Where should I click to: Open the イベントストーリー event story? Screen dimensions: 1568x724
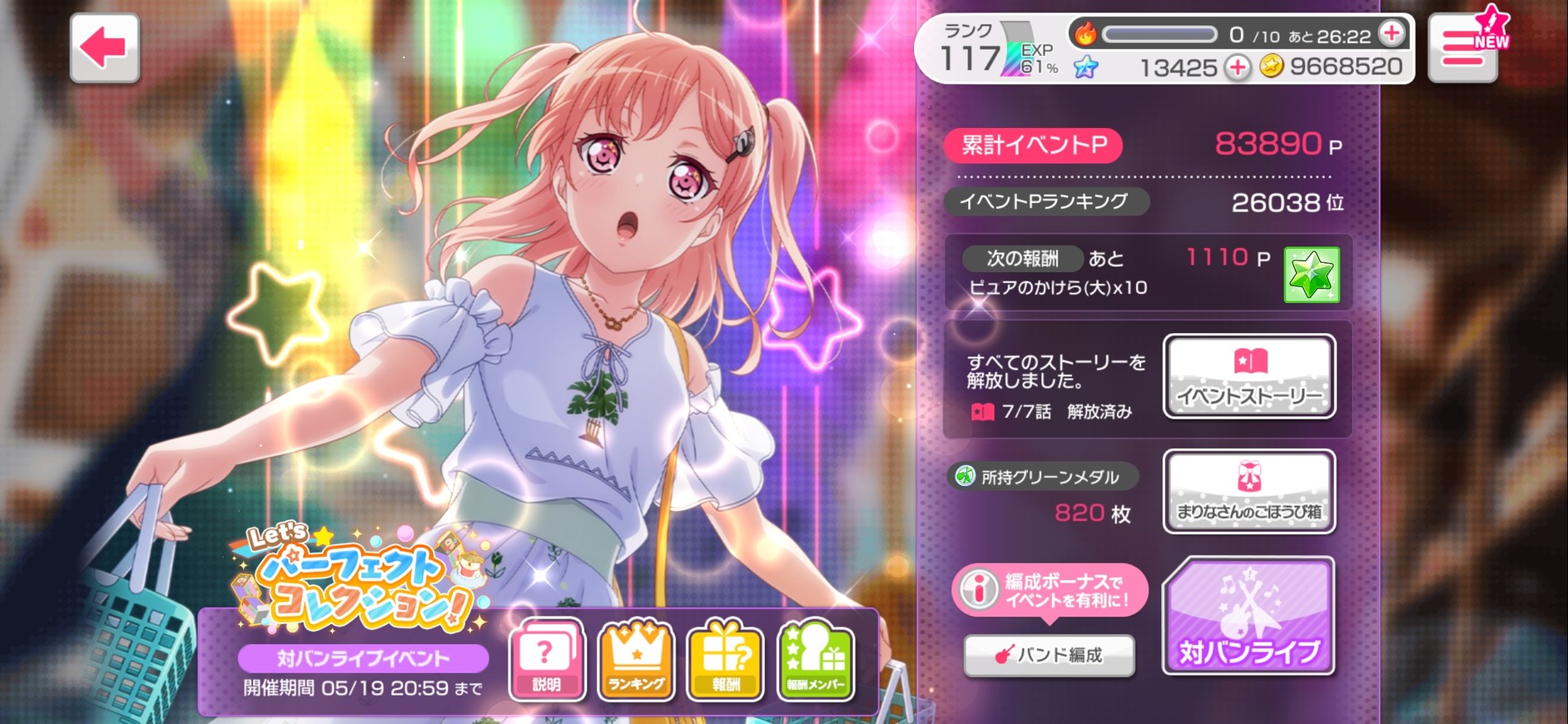(x=1249, y=376)
